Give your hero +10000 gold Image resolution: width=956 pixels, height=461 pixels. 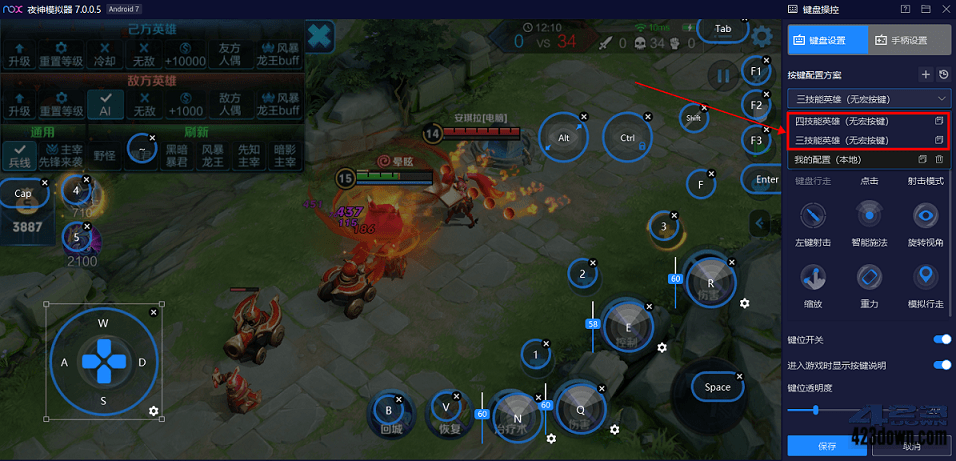click(x=187, y=52)
